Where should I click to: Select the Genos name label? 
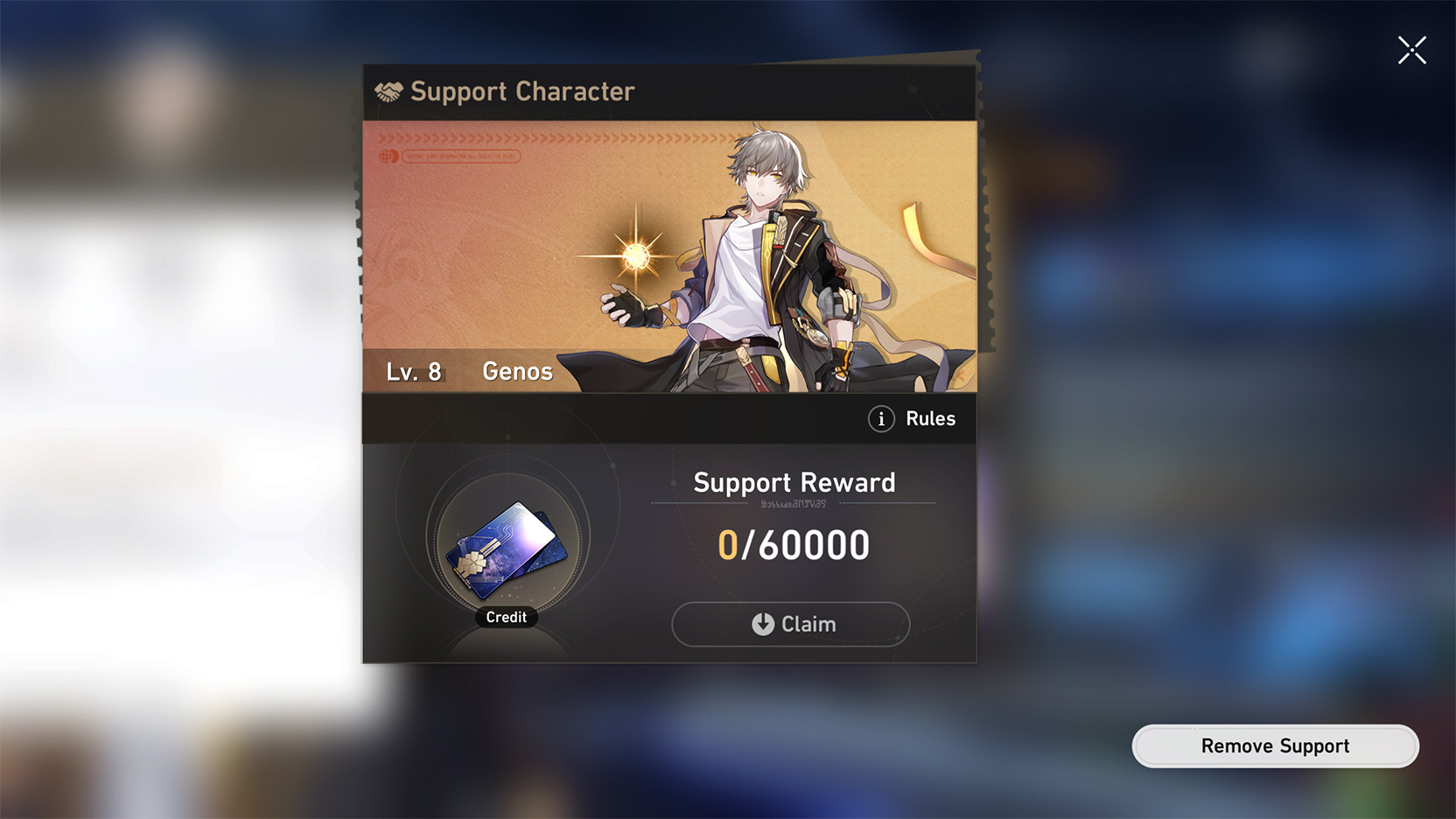[516, 371]
